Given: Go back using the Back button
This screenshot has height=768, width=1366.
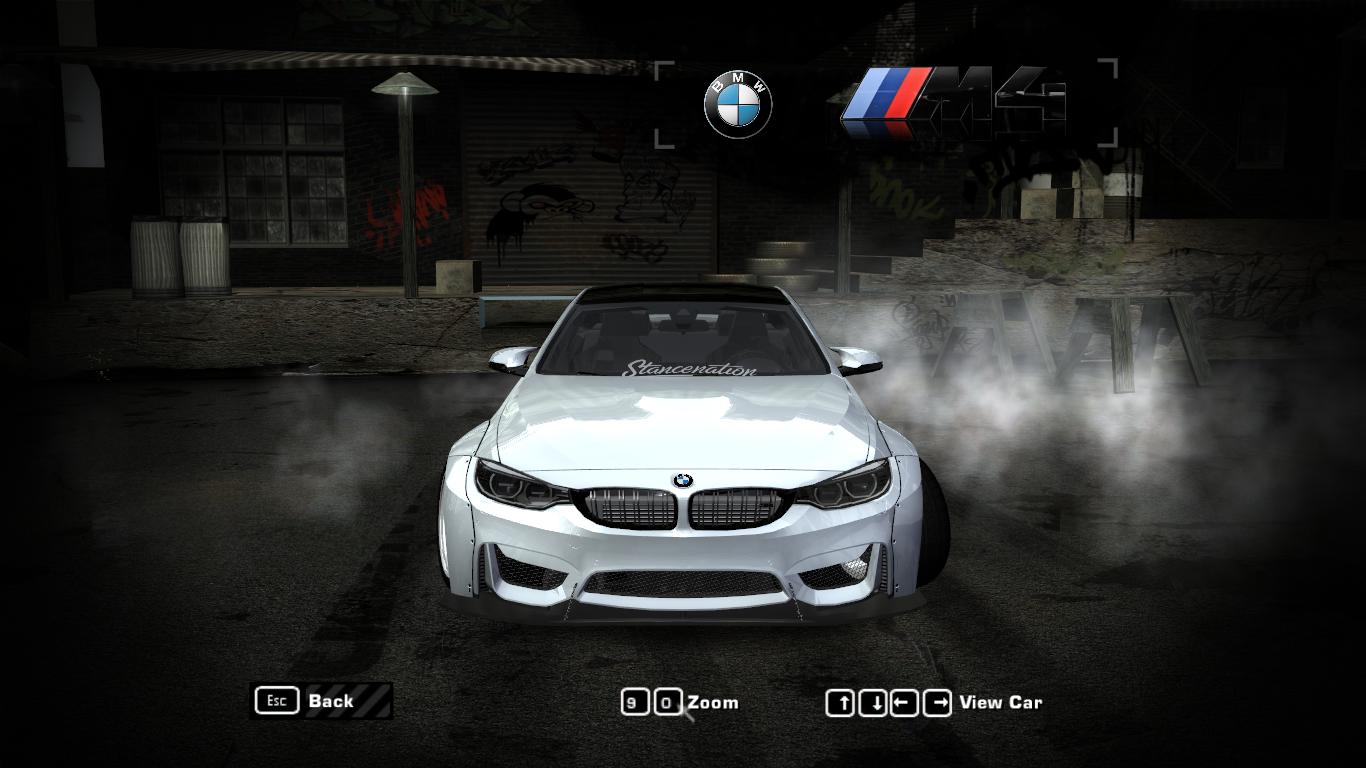Looking at the screenshot, I should click(x=320, y=701).
